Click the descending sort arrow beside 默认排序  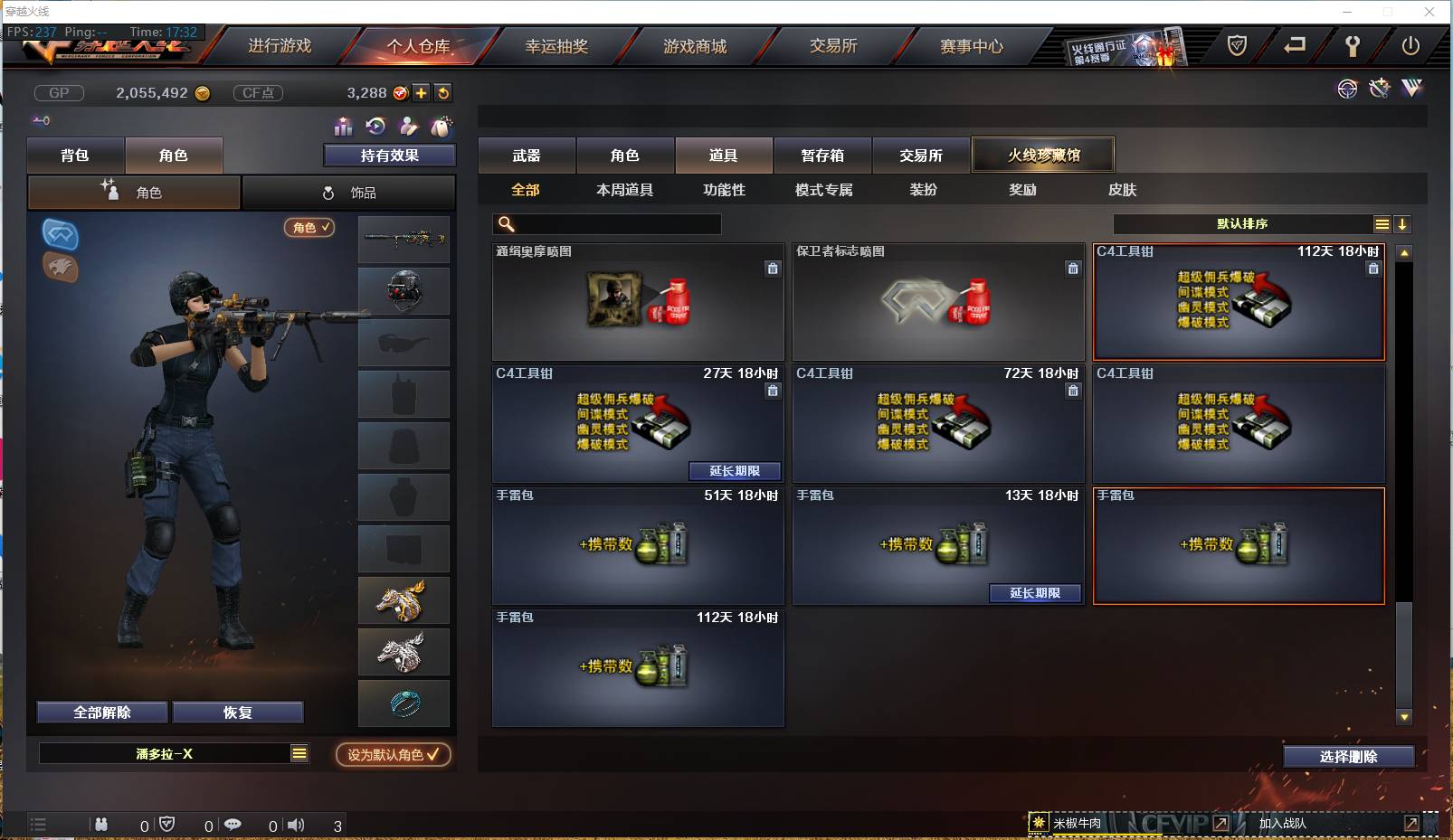tap(1403, 223)
